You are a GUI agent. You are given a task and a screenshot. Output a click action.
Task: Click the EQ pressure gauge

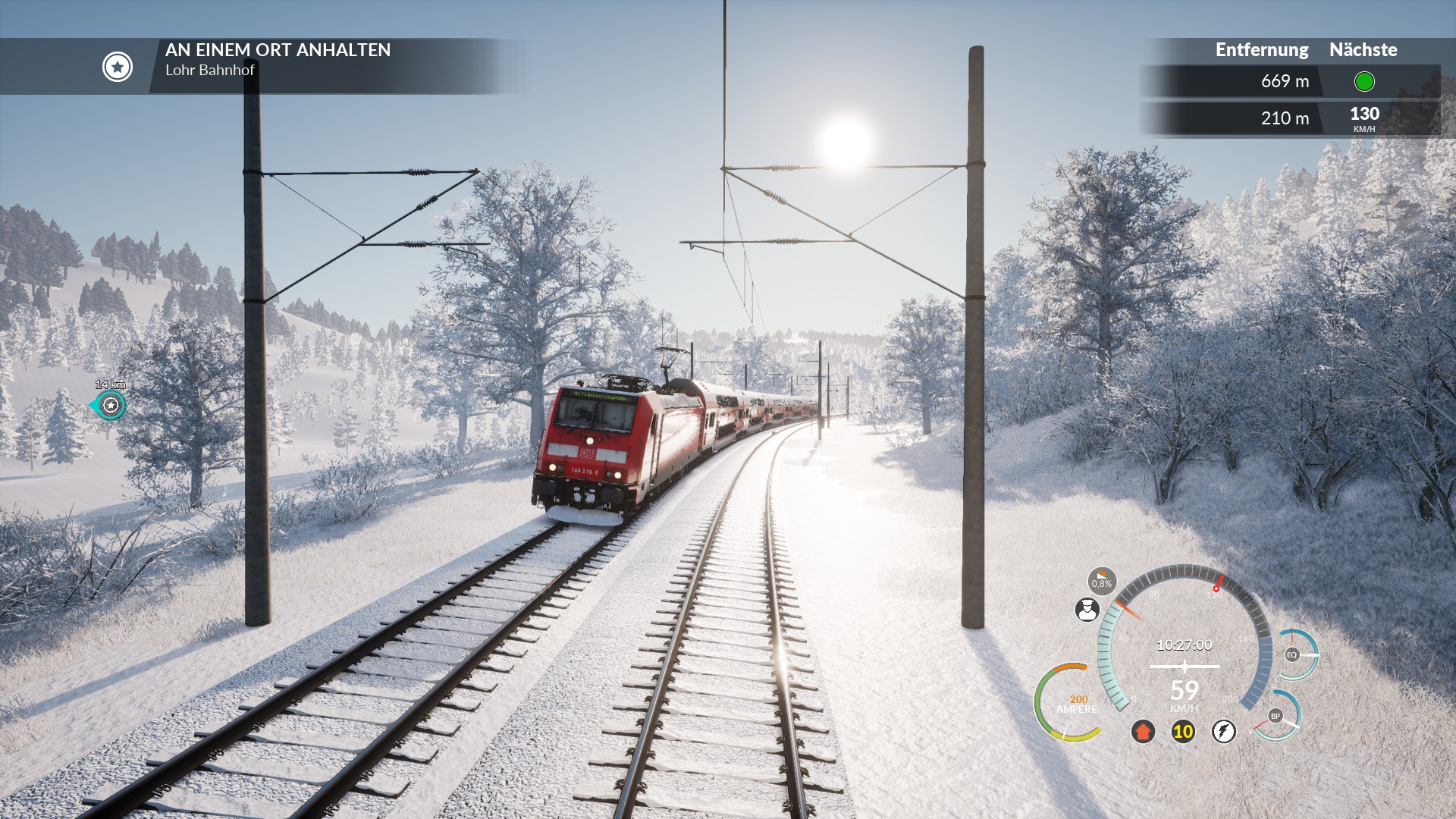(1292, 654)
